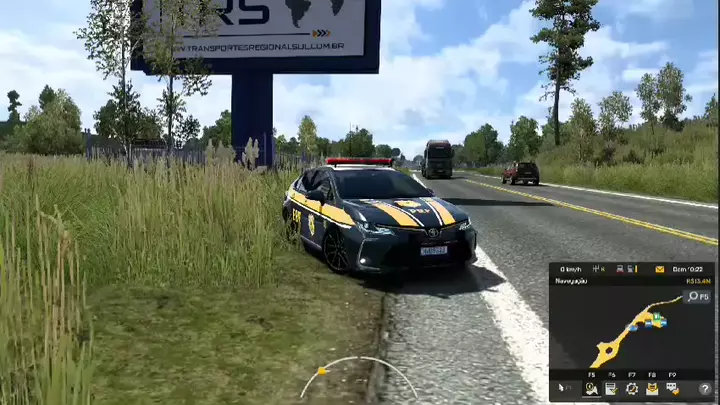720x405 pixels.
Task: Open the navigation tab in route advisor
Action: (591, 388)
